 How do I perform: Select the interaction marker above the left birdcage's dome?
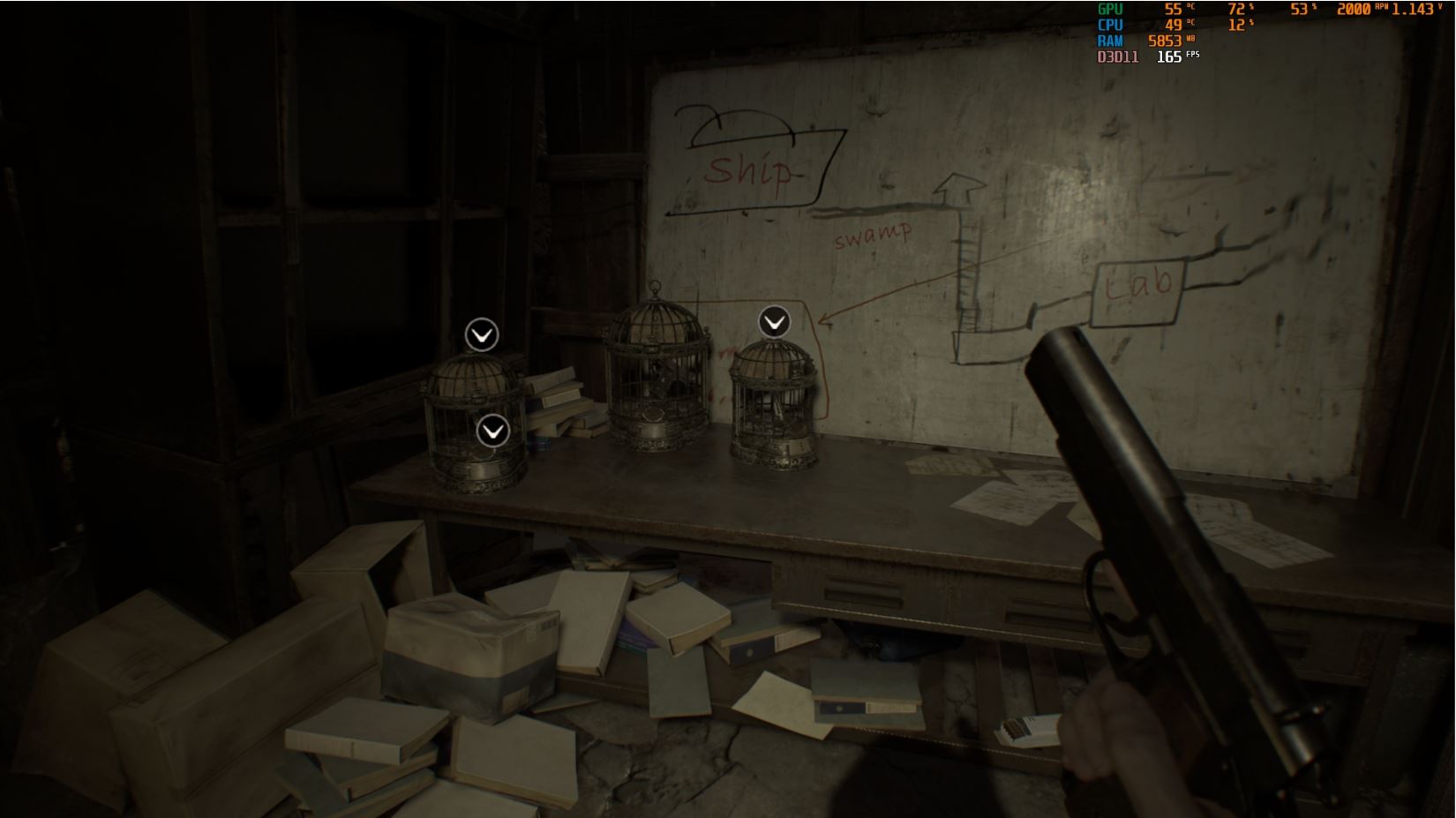point(482,334)
